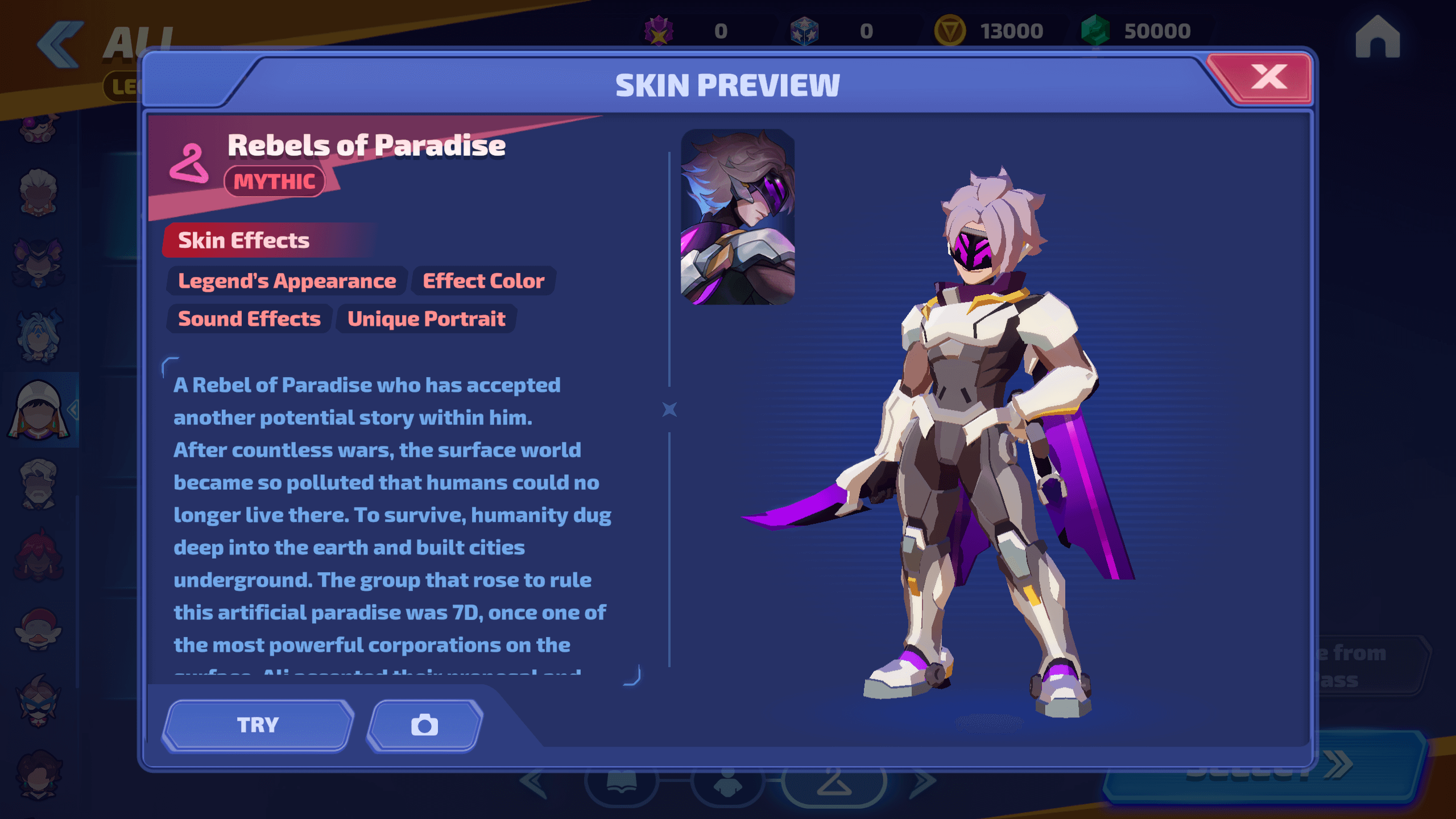The width and height of the screenshot is (1456, 819).
Task: Tap the green gem currency icon
Action: (1095, 31)
